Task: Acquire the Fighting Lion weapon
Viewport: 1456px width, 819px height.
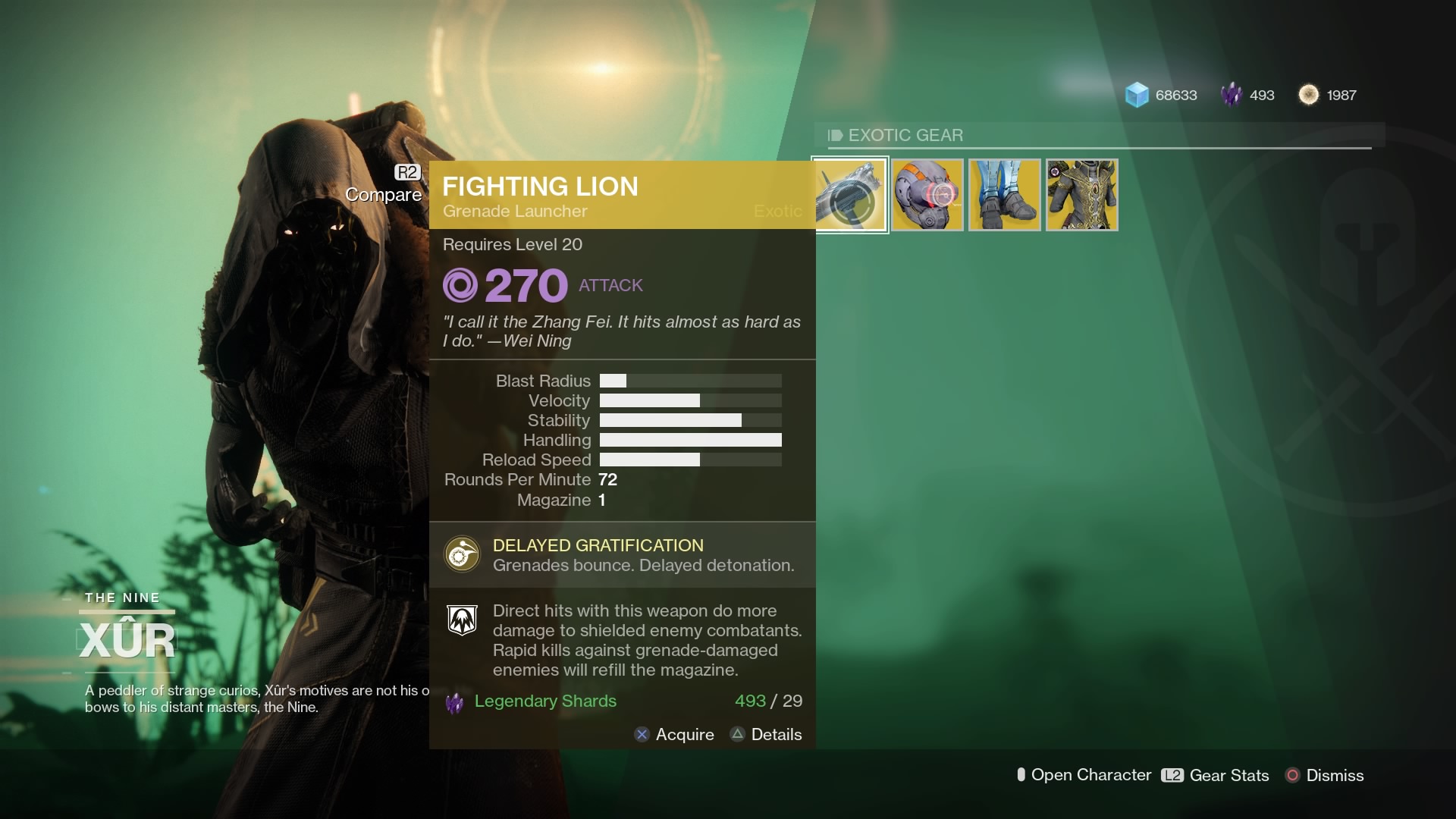Action: (x=675, y=734)
